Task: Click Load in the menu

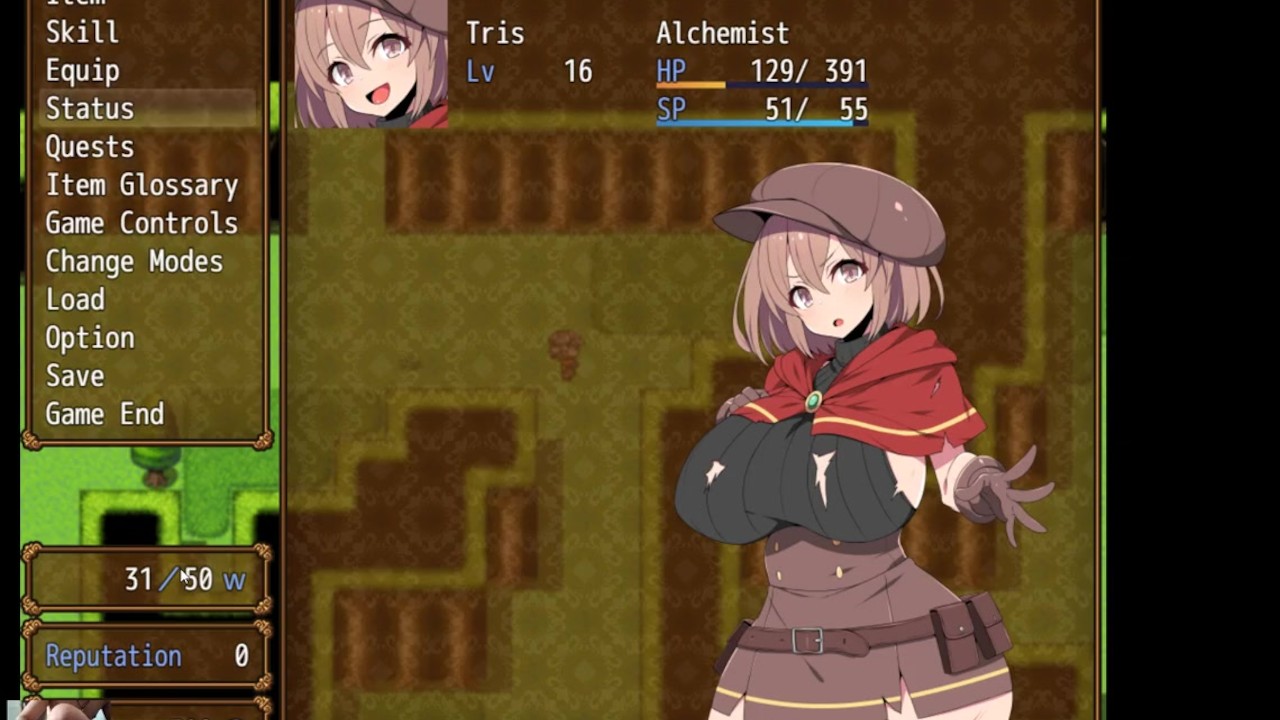Action: tap(75, 299)
